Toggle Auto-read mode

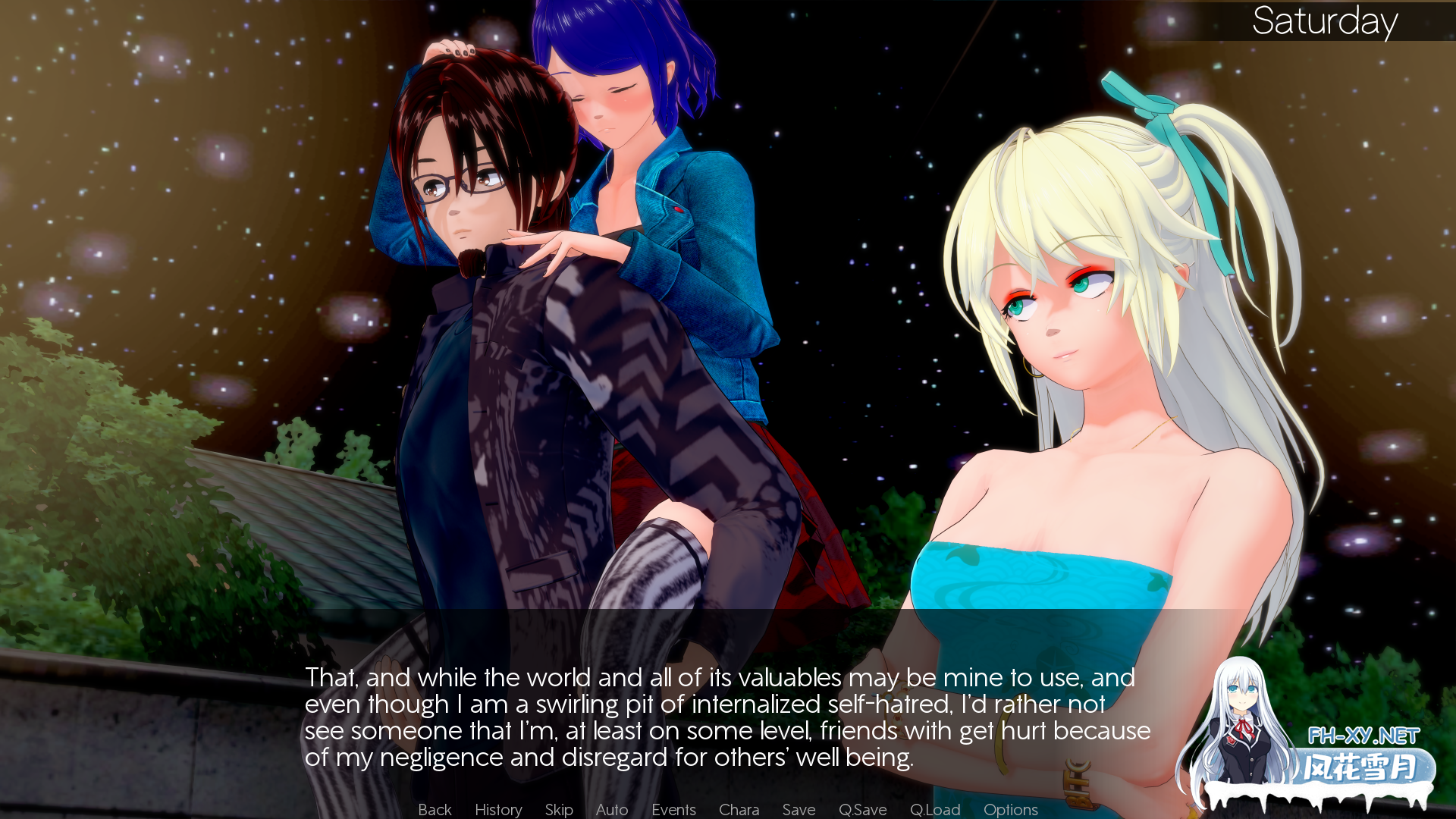coord(611,809)
